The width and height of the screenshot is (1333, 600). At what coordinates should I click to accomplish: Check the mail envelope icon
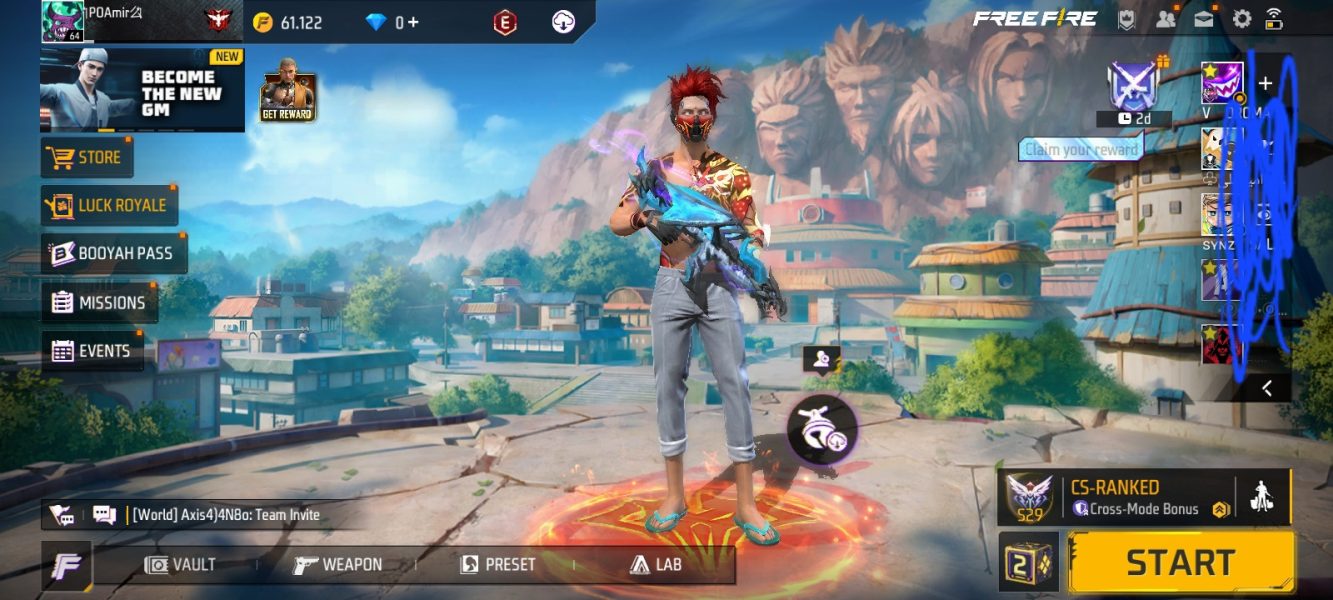point(1204,18)
